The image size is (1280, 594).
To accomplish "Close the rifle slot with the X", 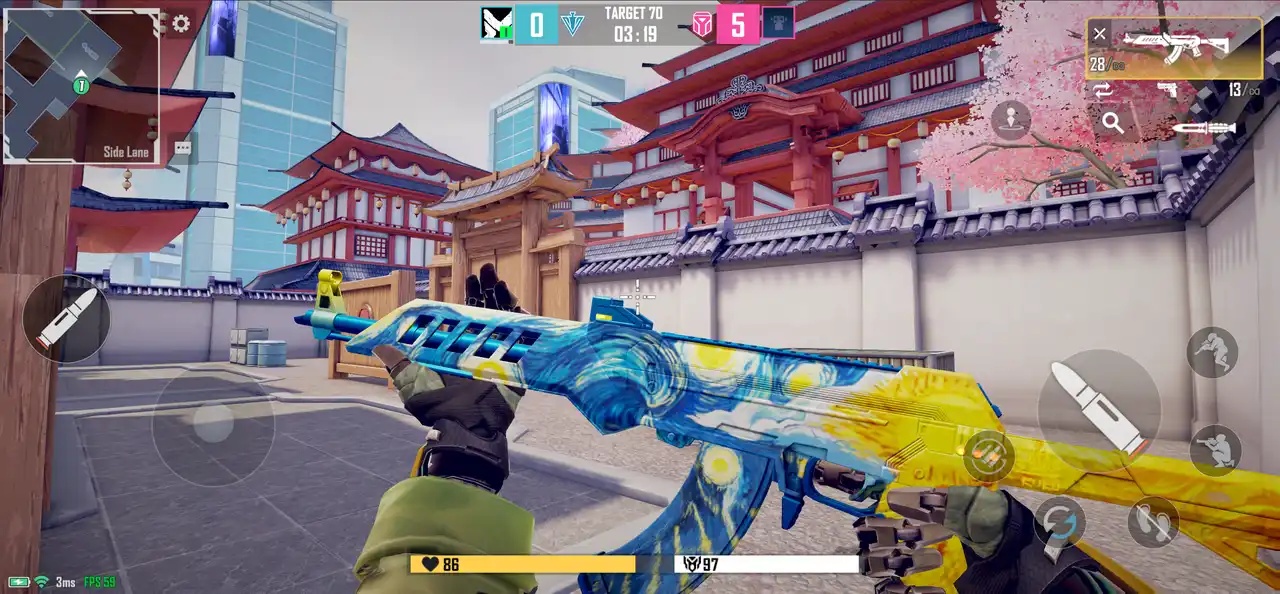I will [1100, 34].
